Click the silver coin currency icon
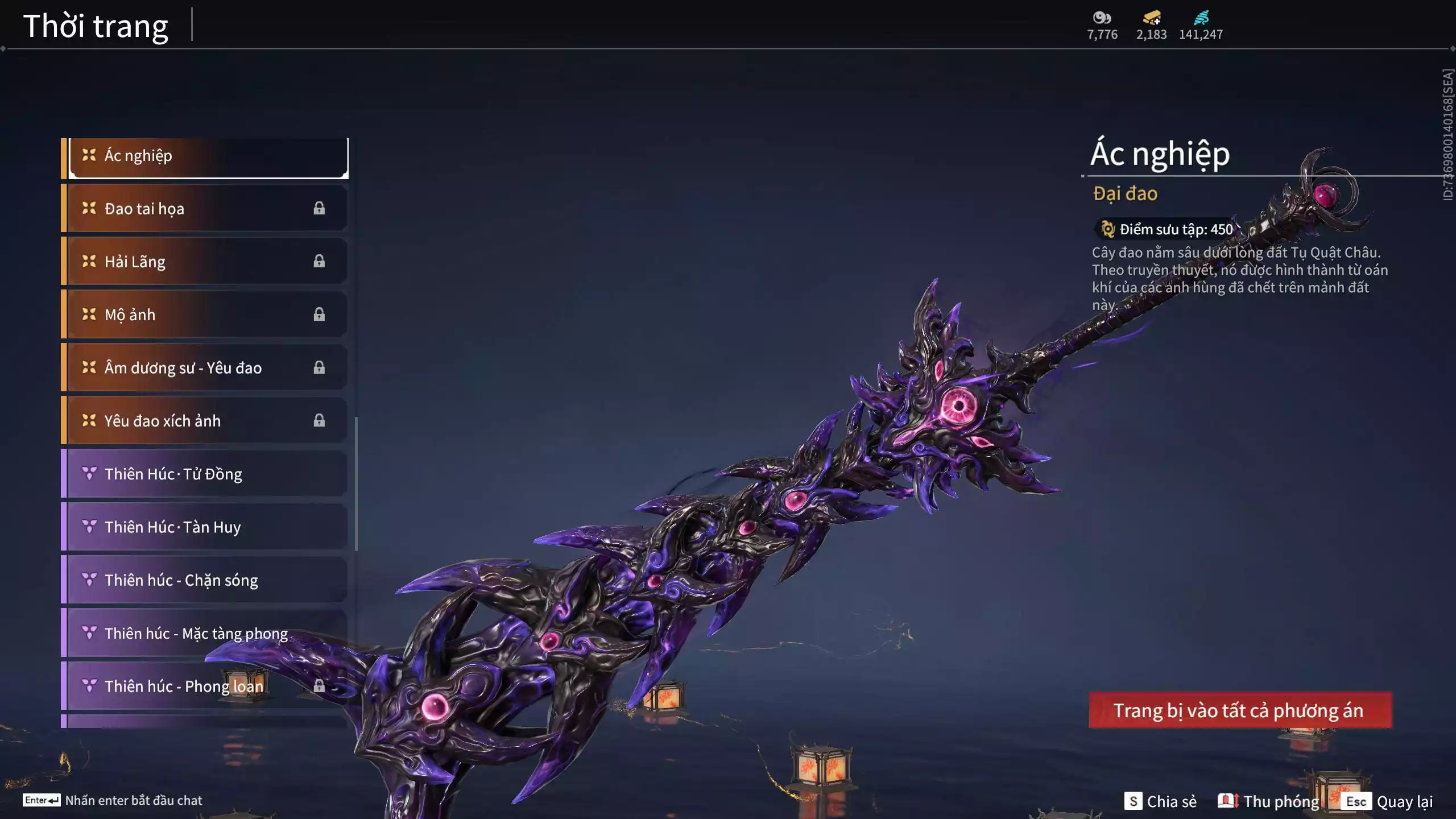 pyautogui.click(x=1102, y=18)
